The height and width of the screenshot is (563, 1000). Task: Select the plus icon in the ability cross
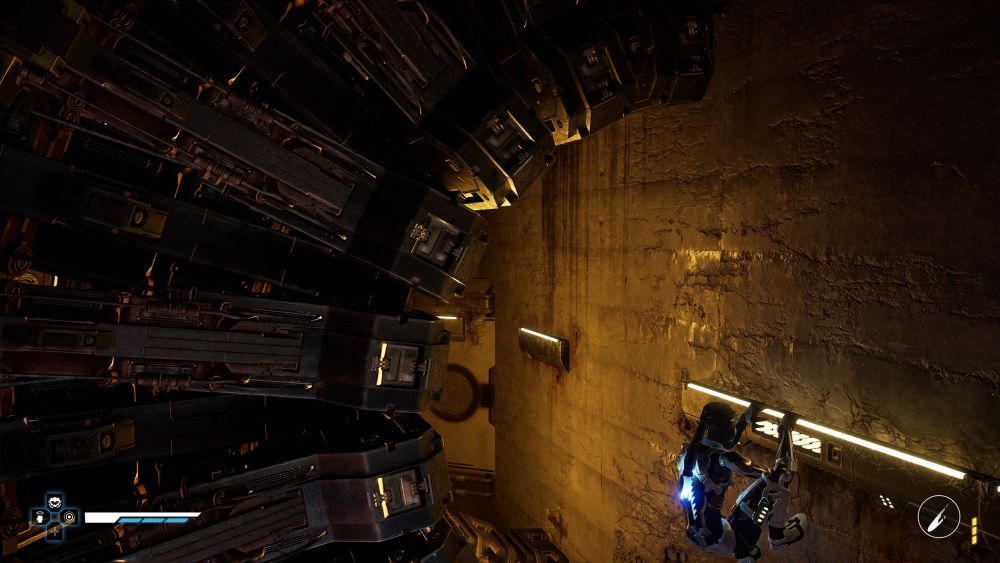(54, 530)
